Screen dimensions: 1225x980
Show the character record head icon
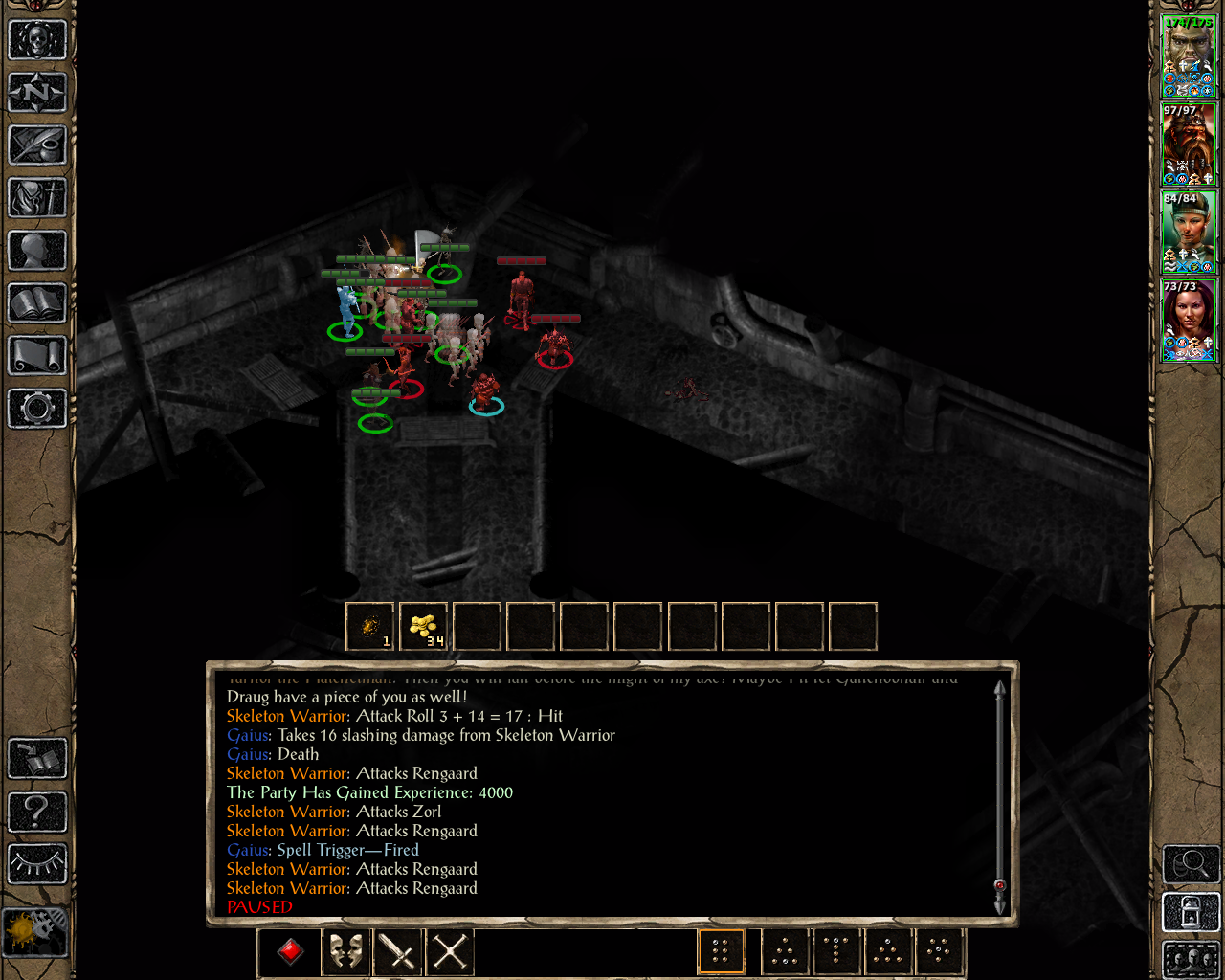coord(37,251)
